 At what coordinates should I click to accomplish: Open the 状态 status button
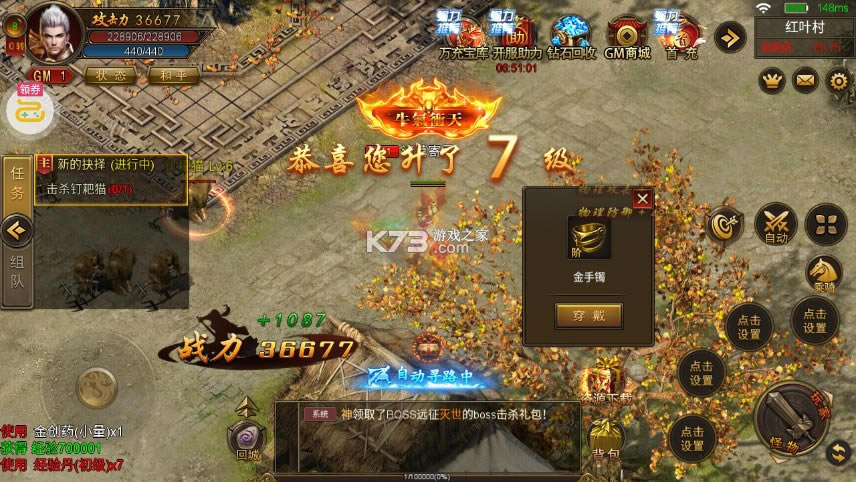[110, 75]
